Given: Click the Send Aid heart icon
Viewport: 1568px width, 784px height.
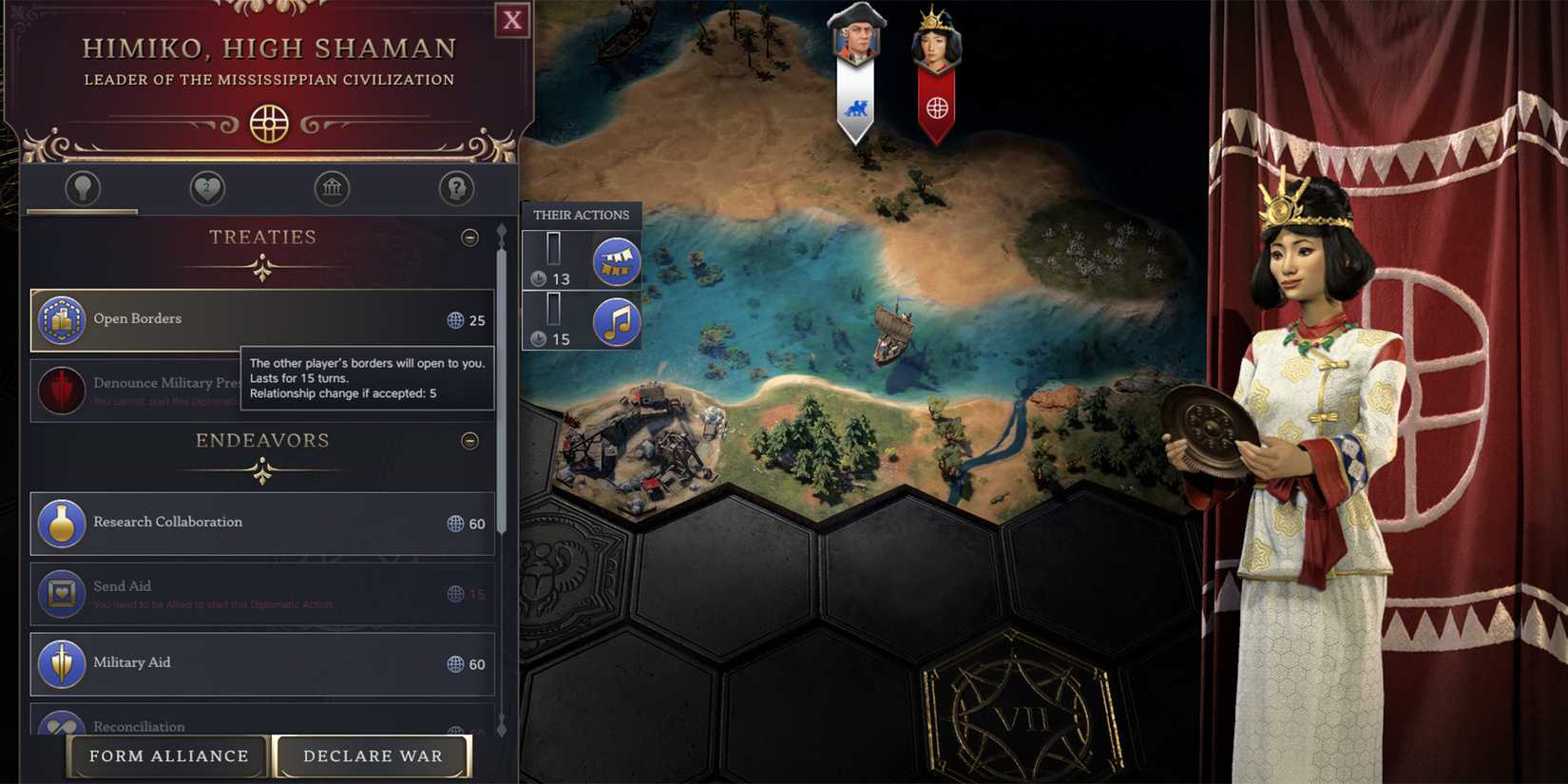Looking at the screenshot, I should pos(62,593).
